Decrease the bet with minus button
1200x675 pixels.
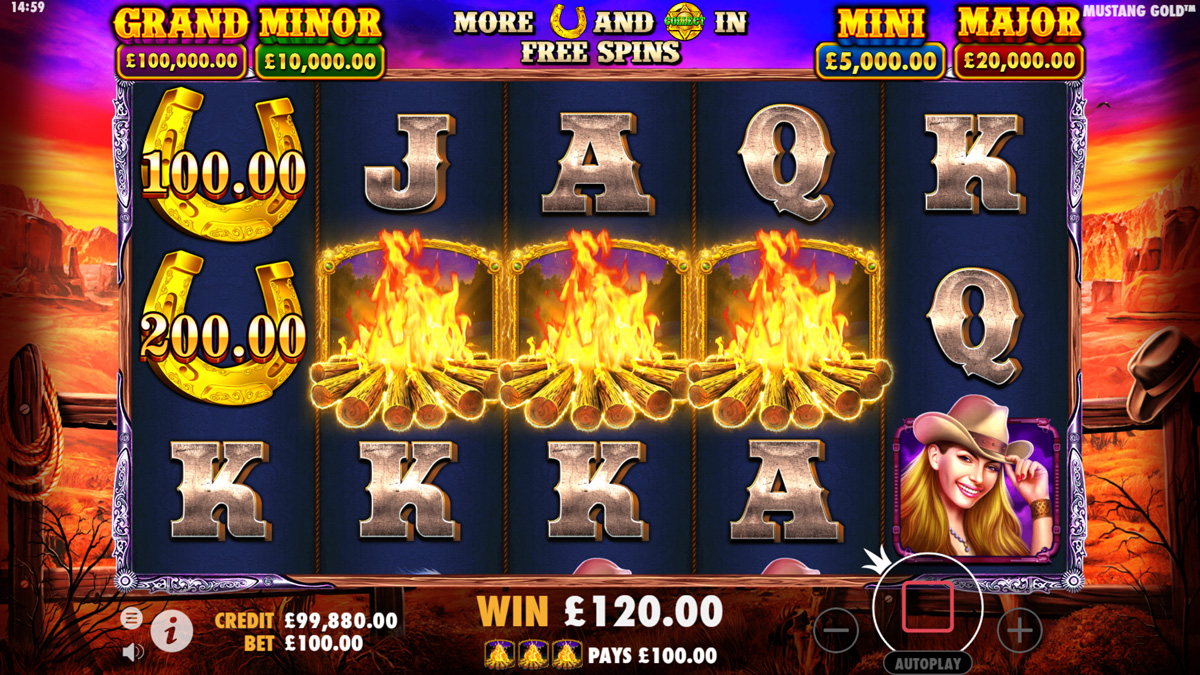[x=836, y=631]
